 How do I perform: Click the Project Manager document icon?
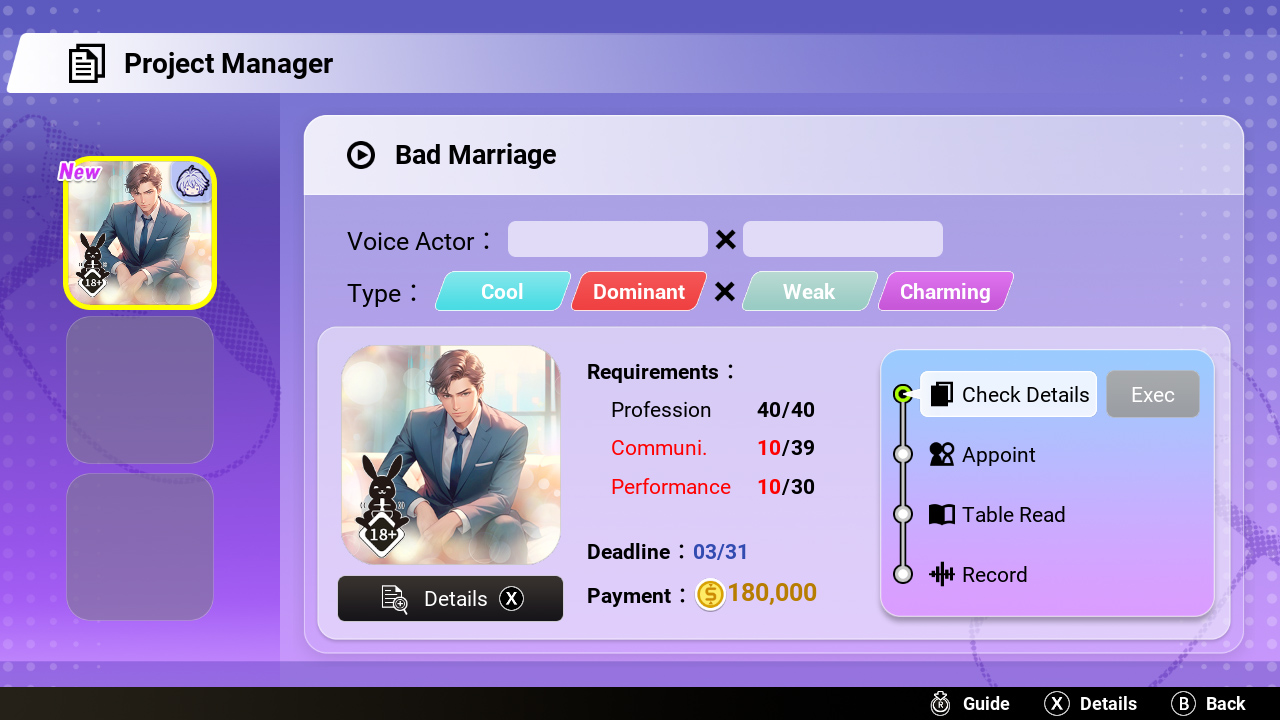coord(87,62)
